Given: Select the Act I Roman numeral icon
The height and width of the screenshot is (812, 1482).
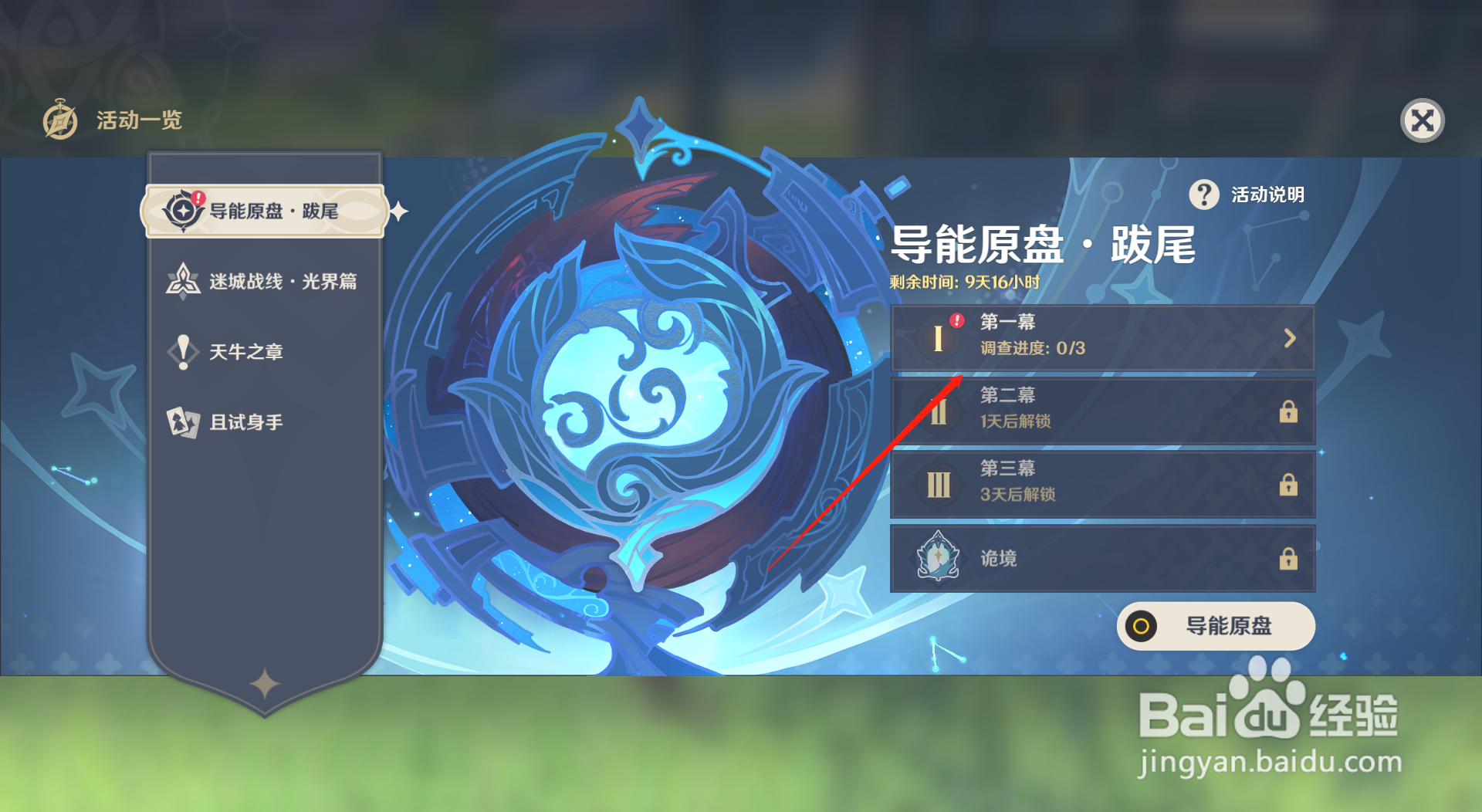Looking at the screenshot, I should [x=938, y=337].
